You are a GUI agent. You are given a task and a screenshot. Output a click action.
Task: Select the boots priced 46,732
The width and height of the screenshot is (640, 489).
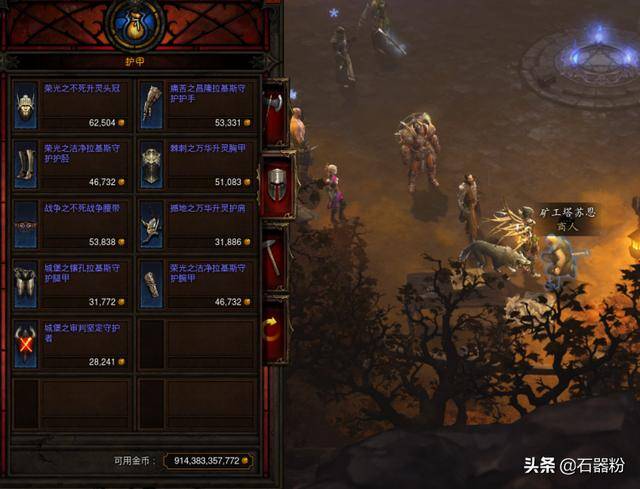(71, 163)
